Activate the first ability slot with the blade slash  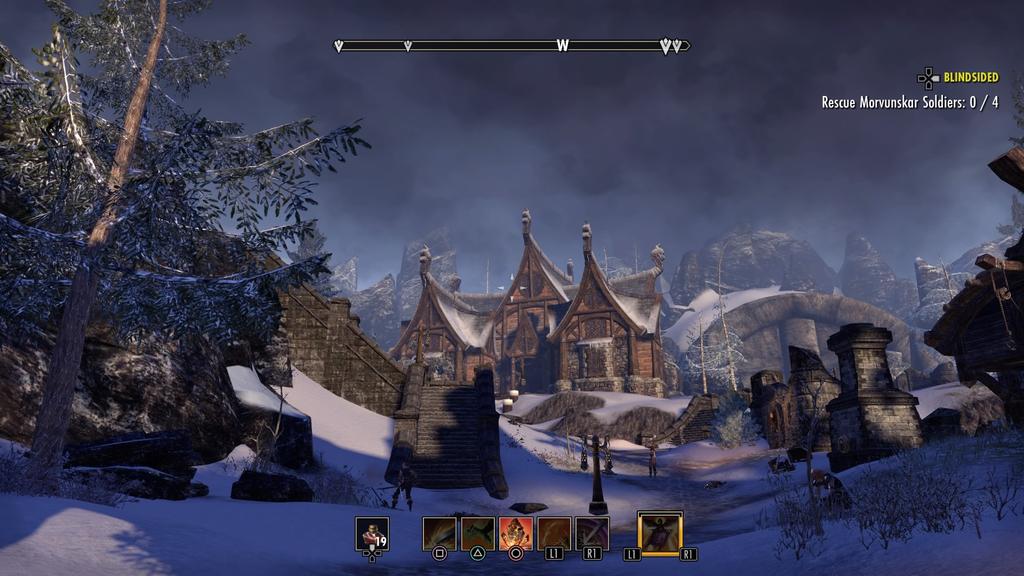click(439, 533)
